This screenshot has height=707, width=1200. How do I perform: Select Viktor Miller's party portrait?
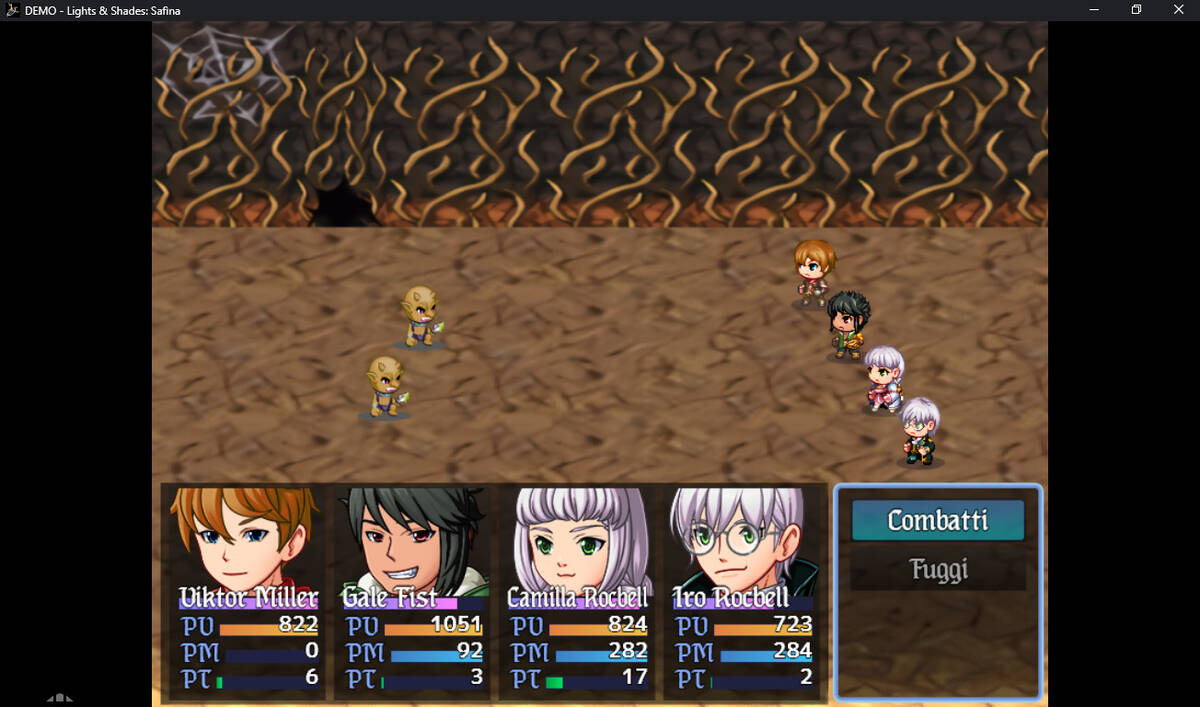tap(245, 540)
